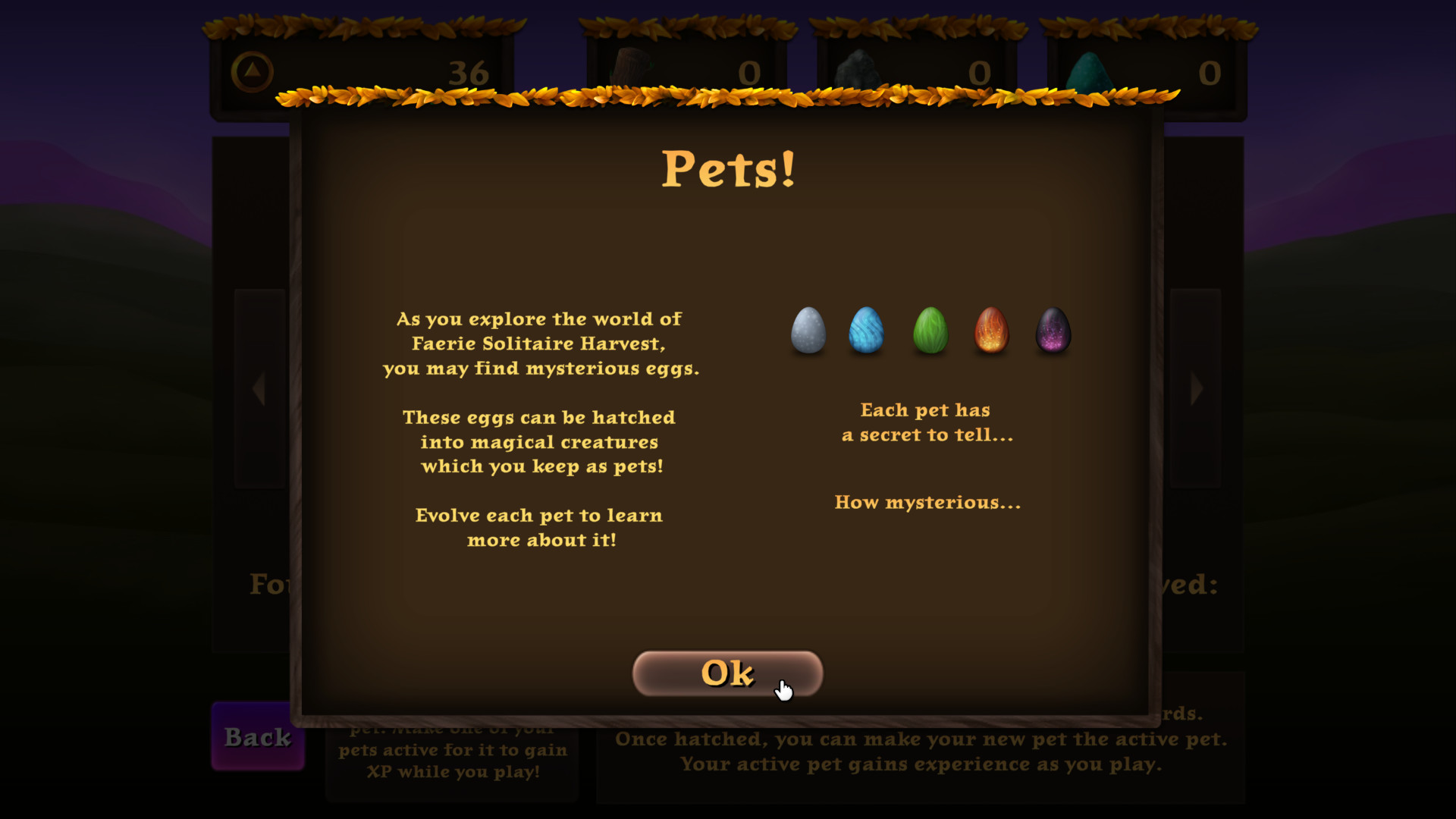1456x819 pixels.
Task: Dismiss the Pets dialog with Ok
Action: click(726, 673)
